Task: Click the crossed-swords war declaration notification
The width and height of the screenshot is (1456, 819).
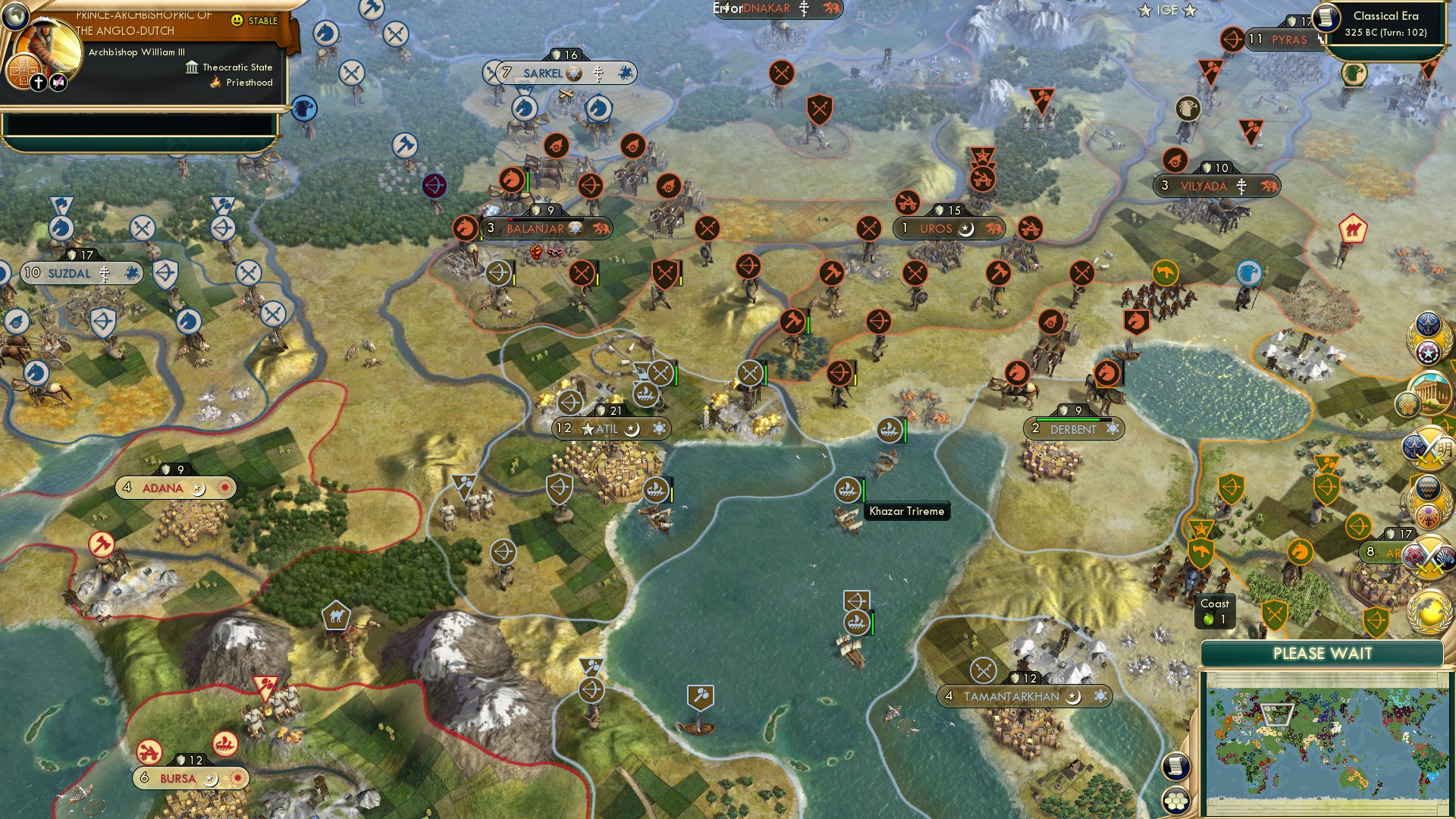Action: pos(1429,445)
